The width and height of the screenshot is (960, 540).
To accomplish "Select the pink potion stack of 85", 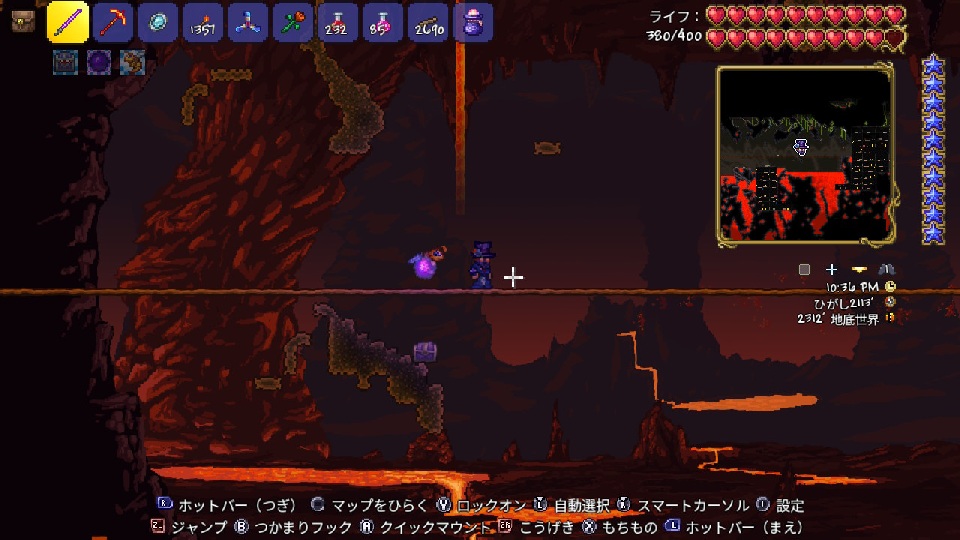I will pos(383,22).
